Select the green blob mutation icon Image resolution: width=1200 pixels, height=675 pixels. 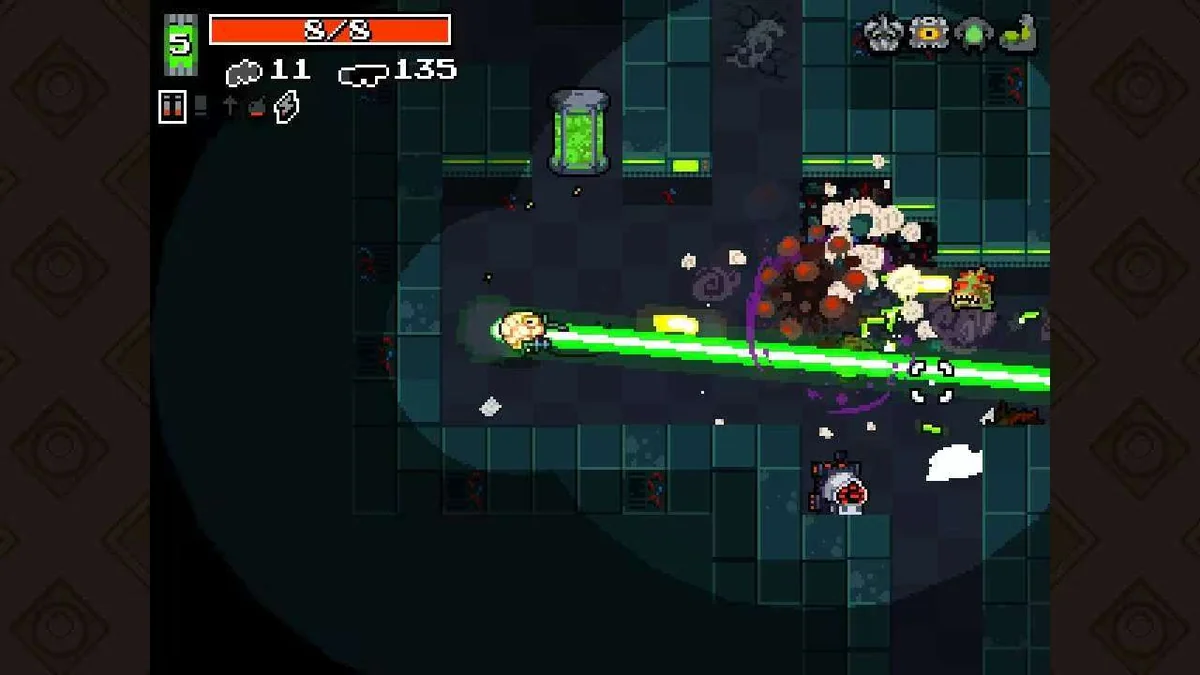coord(973,35)
